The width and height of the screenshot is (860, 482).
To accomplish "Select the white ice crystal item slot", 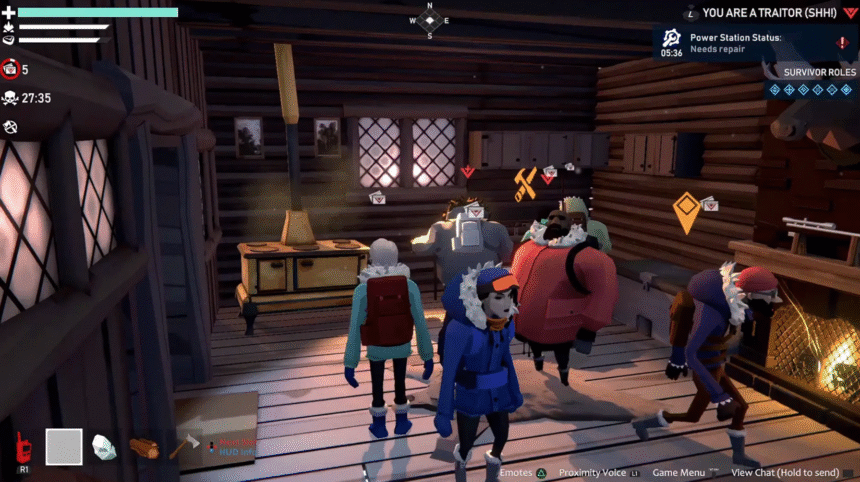I will coord(104,447).
